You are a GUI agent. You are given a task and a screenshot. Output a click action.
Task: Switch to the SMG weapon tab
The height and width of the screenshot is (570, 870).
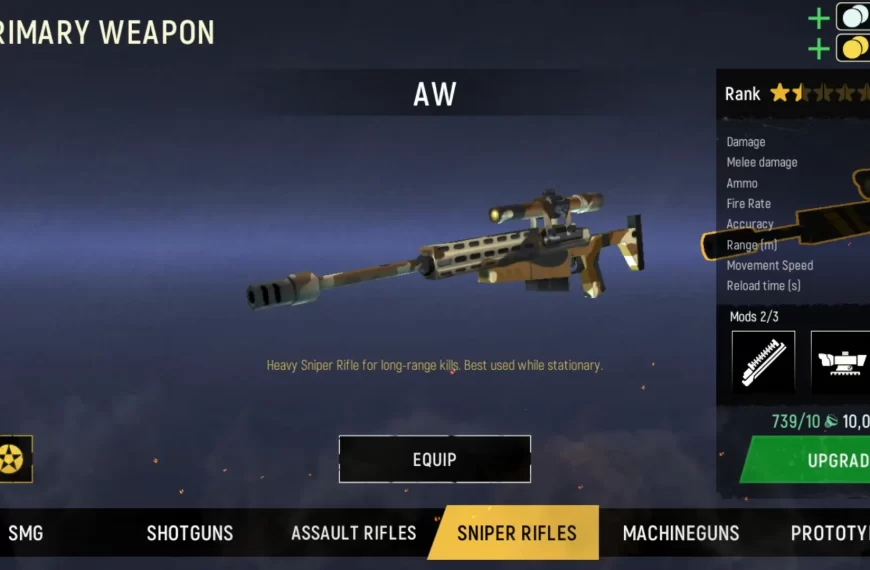[25, 533]
